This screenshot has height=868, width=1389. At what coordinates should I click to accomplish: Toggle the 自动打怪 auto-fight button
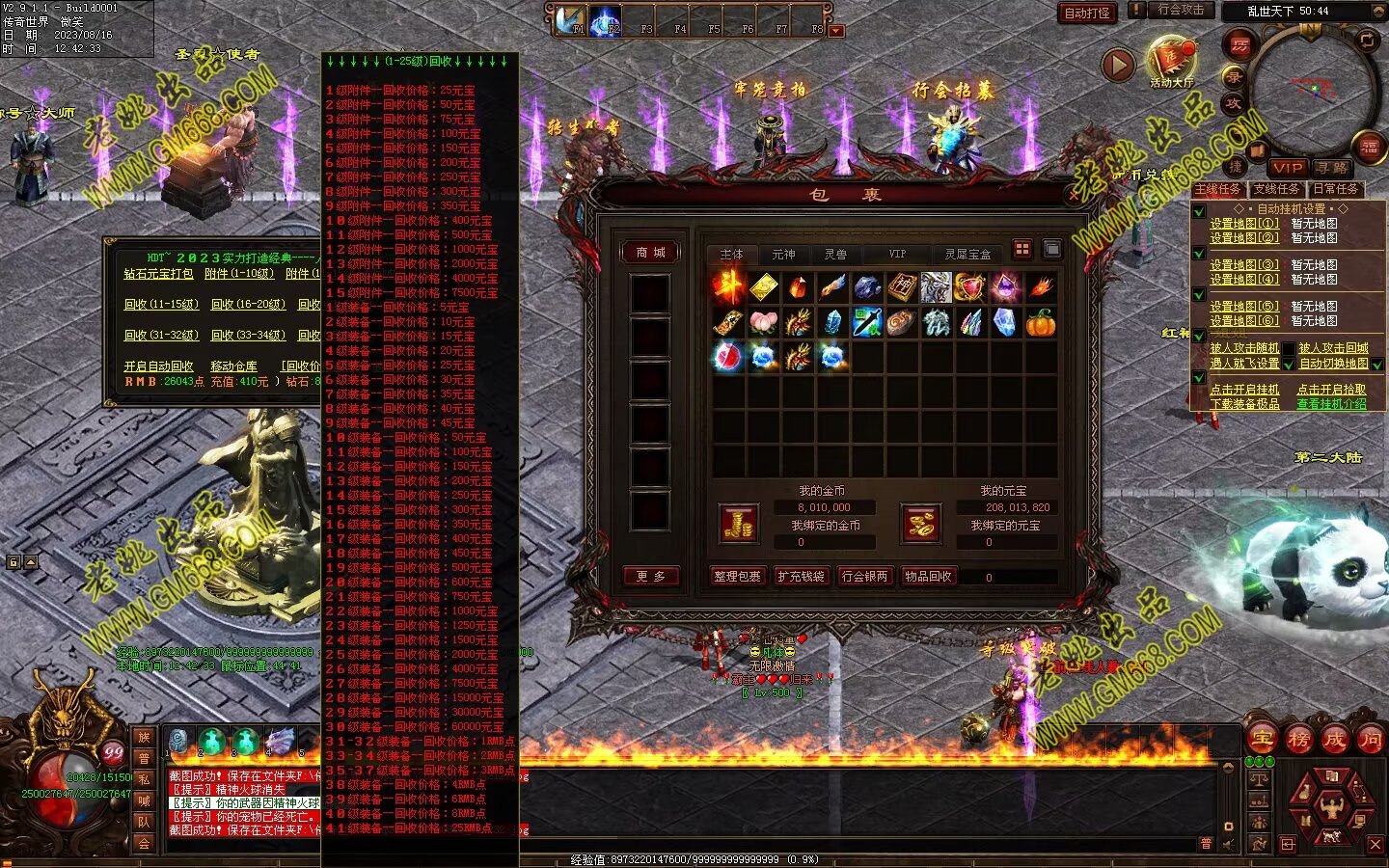pyautogui.click(x=1087, y=13)
